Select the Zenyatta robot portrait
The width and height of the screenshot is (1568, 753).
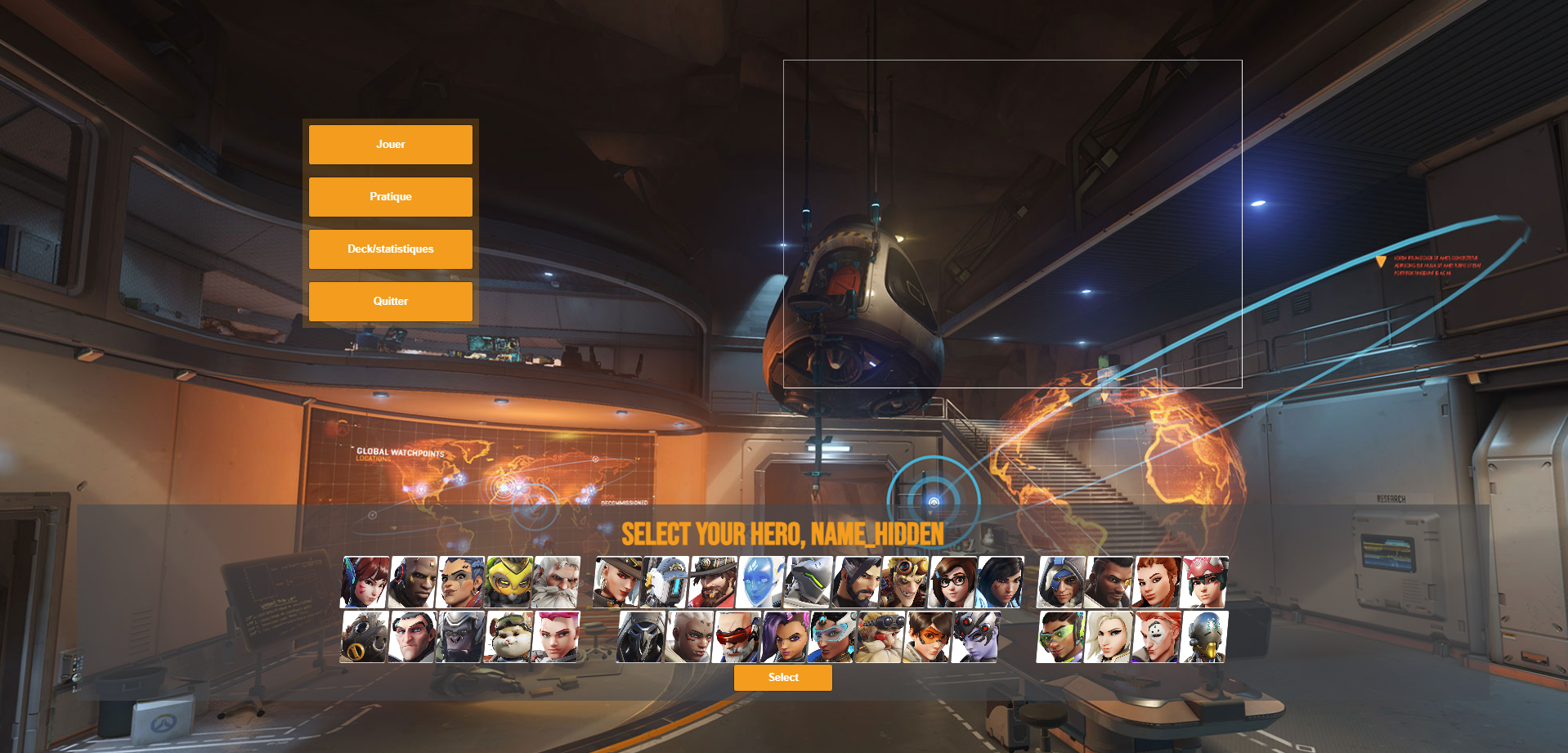coord(1204,637)
